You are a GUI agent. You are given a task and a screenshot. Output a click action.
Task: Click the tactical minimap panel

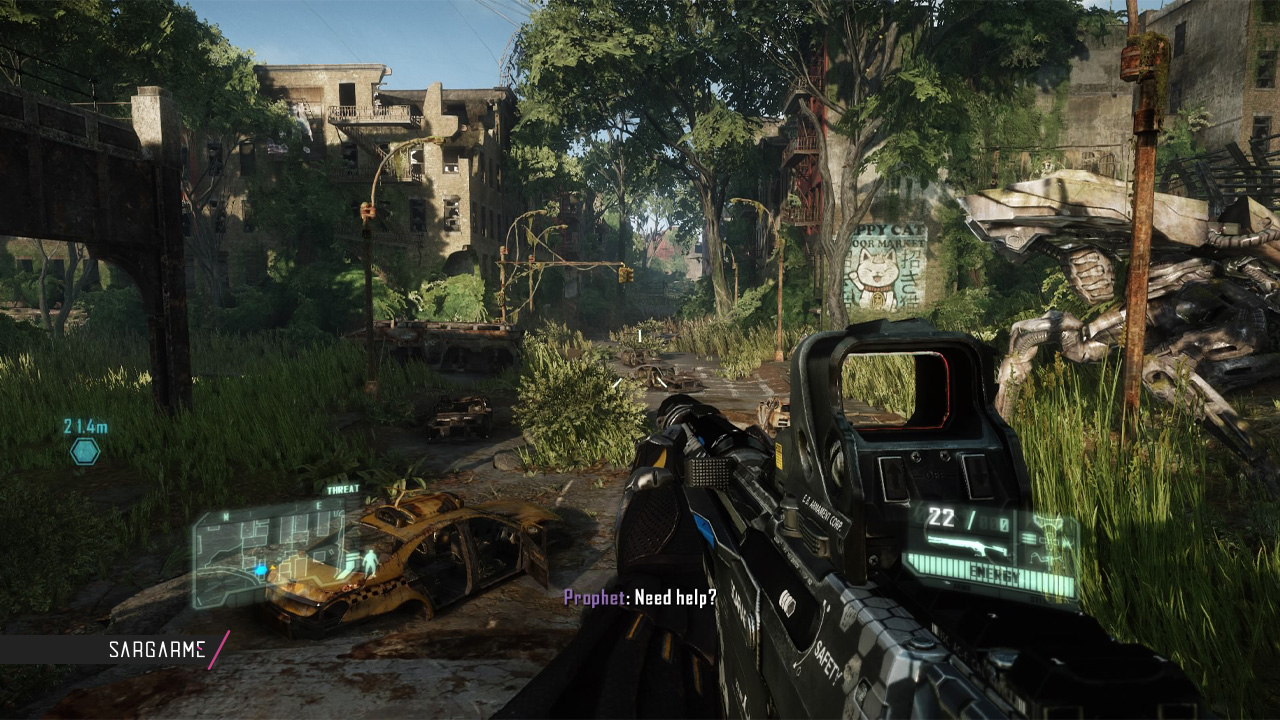point(270,553)
